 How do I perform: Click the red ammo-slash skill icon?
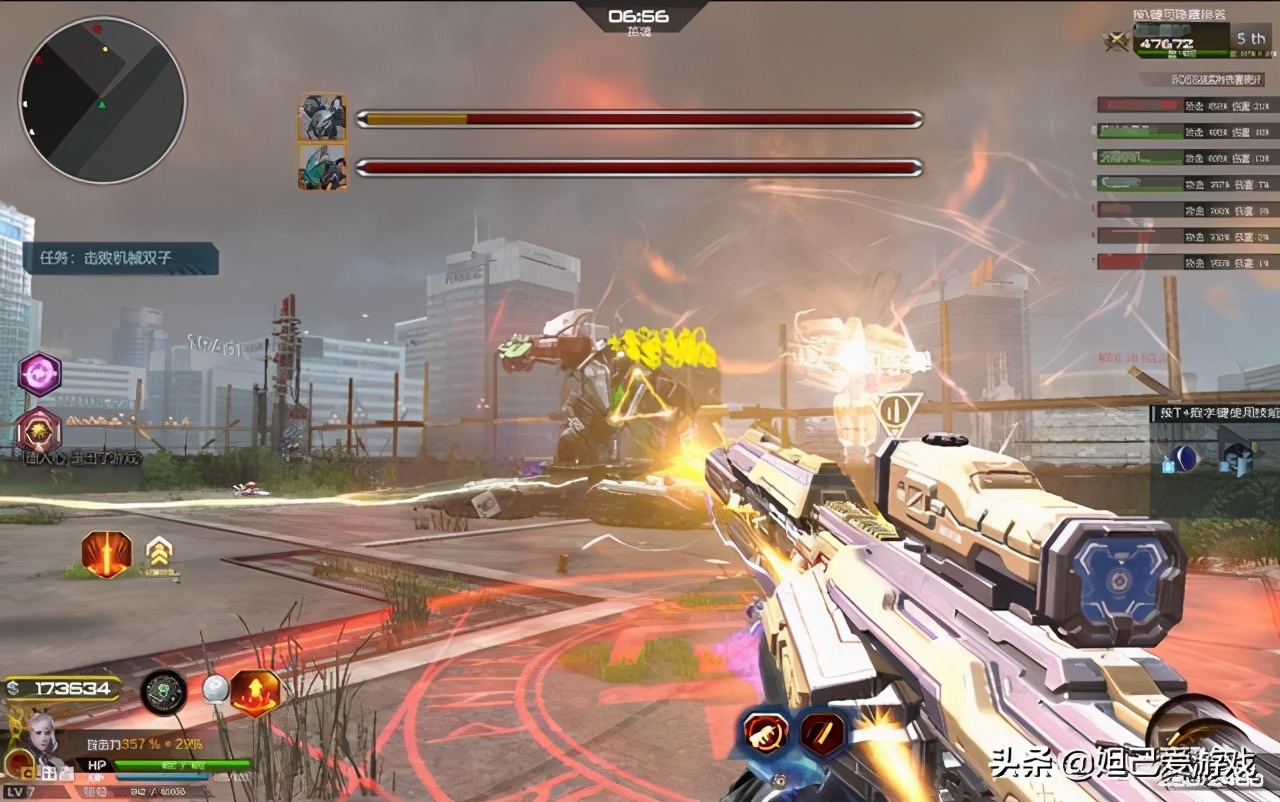pos(822,732)
